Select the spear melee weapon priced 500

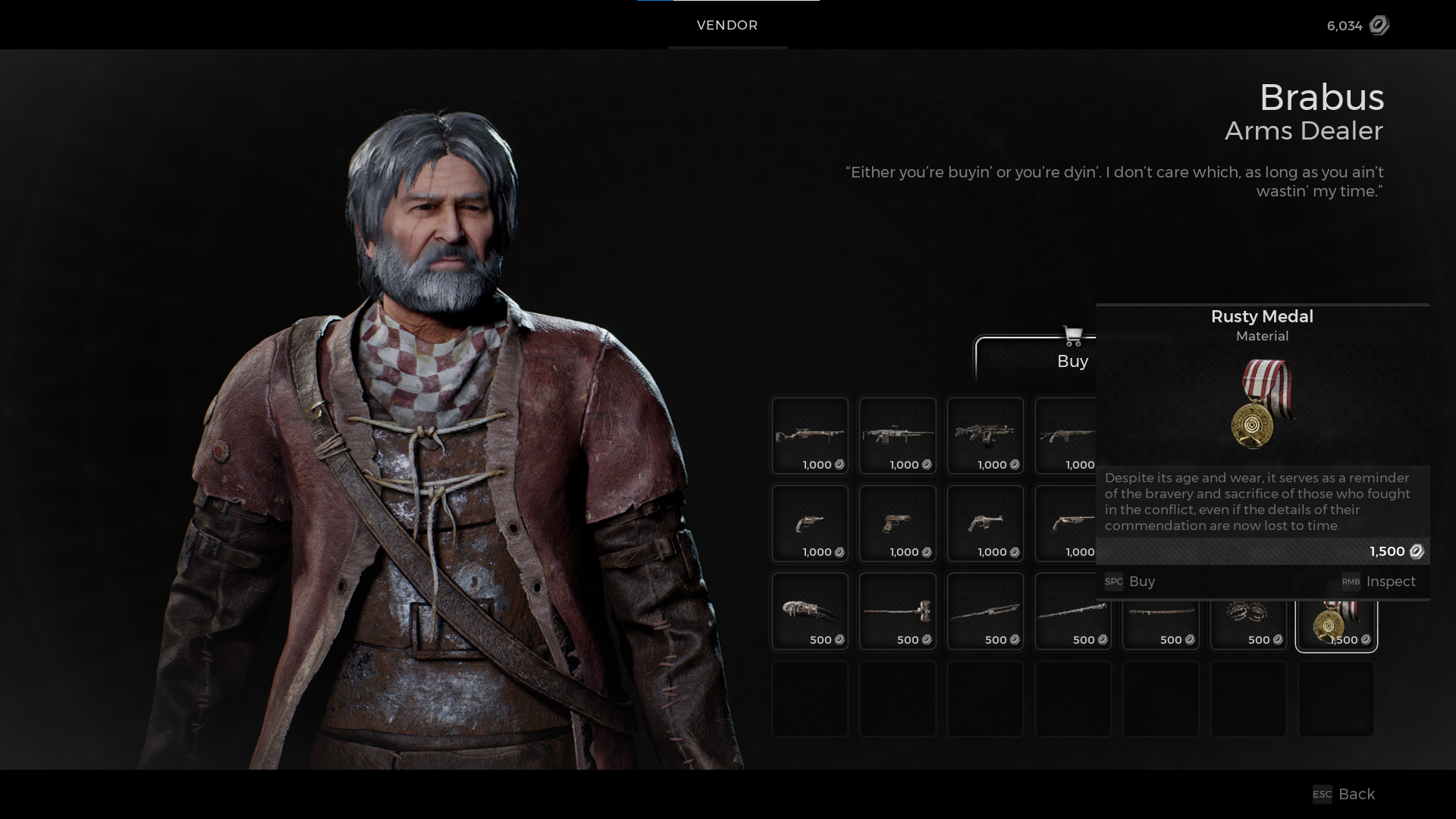point(985,610)
